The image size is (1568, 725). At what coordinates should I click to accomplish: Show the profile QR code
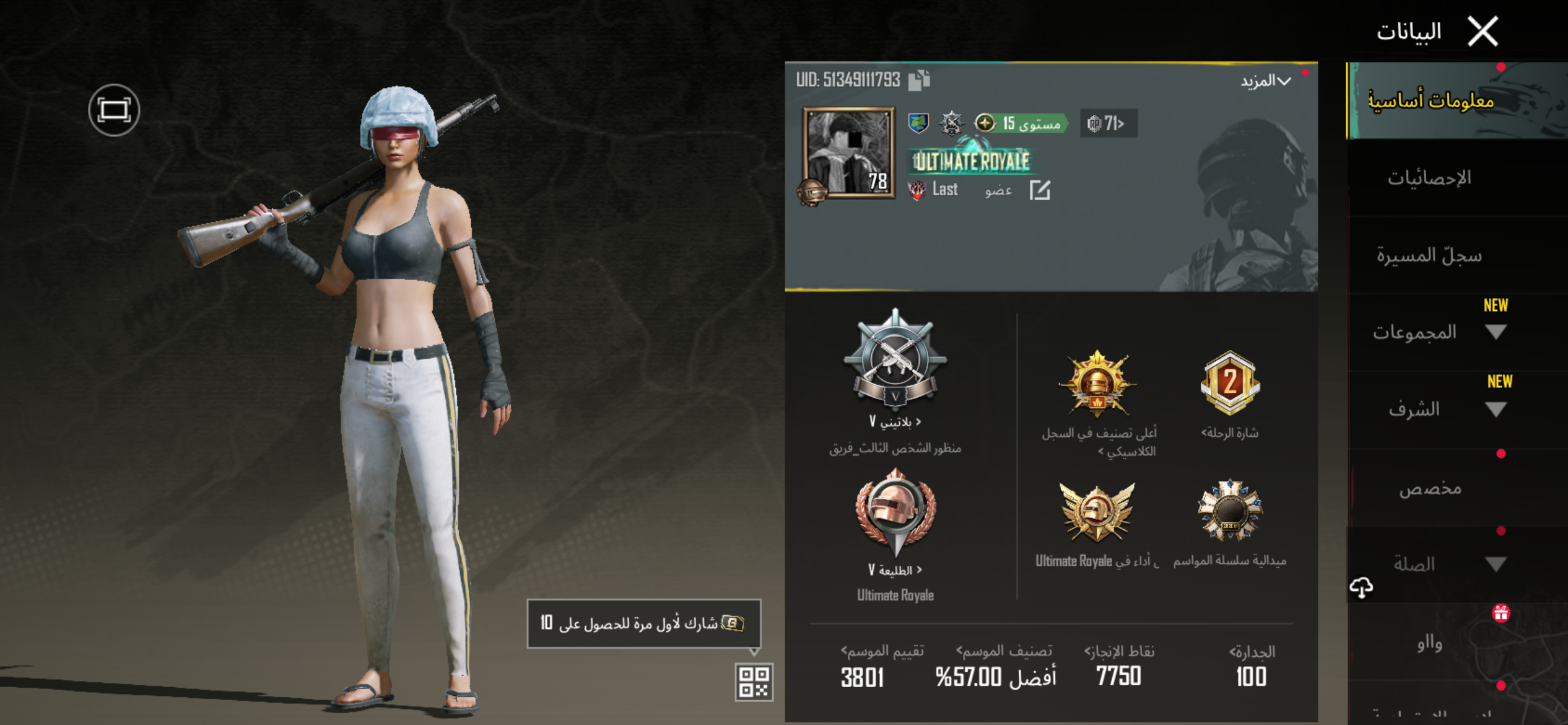(x=754, y=682)
